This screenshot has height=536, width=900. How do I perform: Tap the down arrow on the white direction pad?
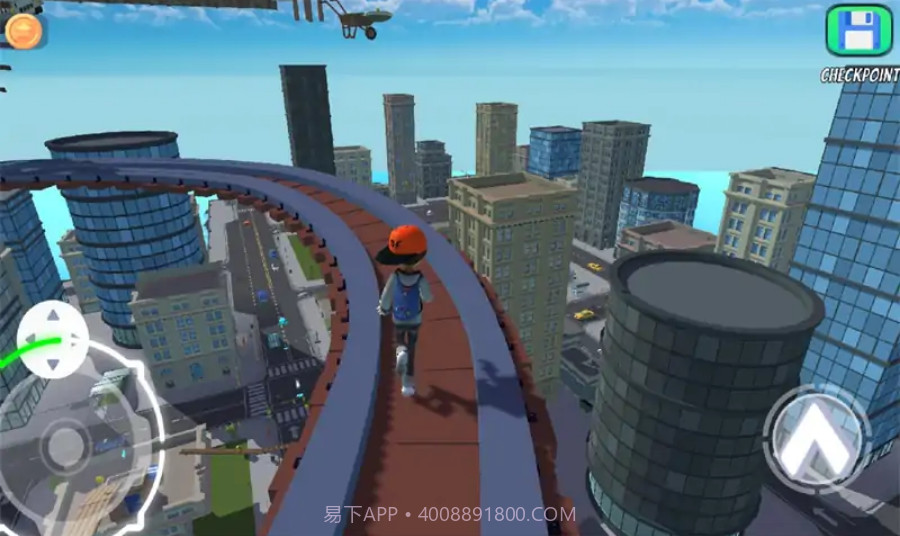click(x=53, y=363)
